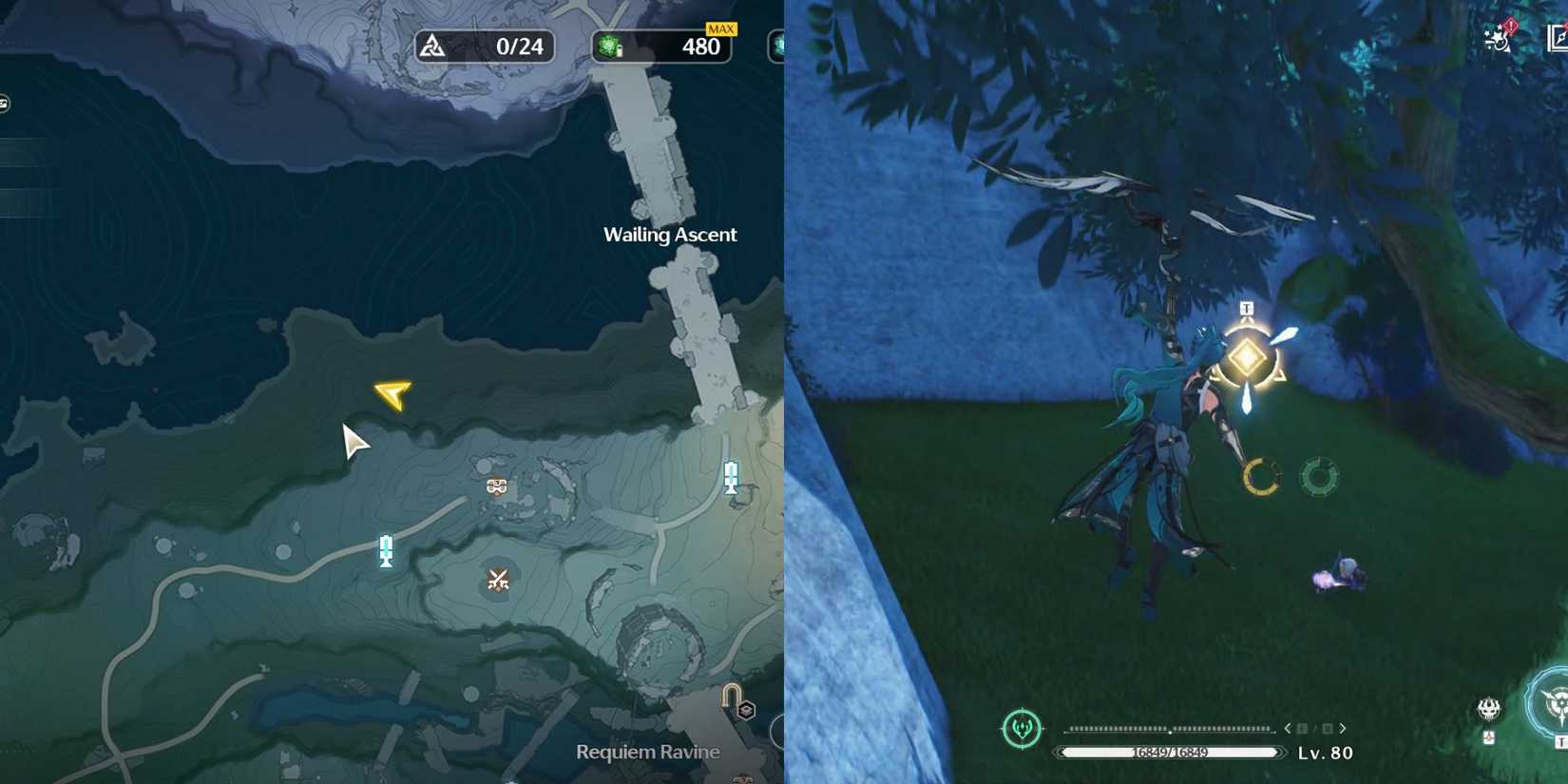Click the right arrow chevron near party switcher
The image size is (1568, 784).
point(1343,727)
